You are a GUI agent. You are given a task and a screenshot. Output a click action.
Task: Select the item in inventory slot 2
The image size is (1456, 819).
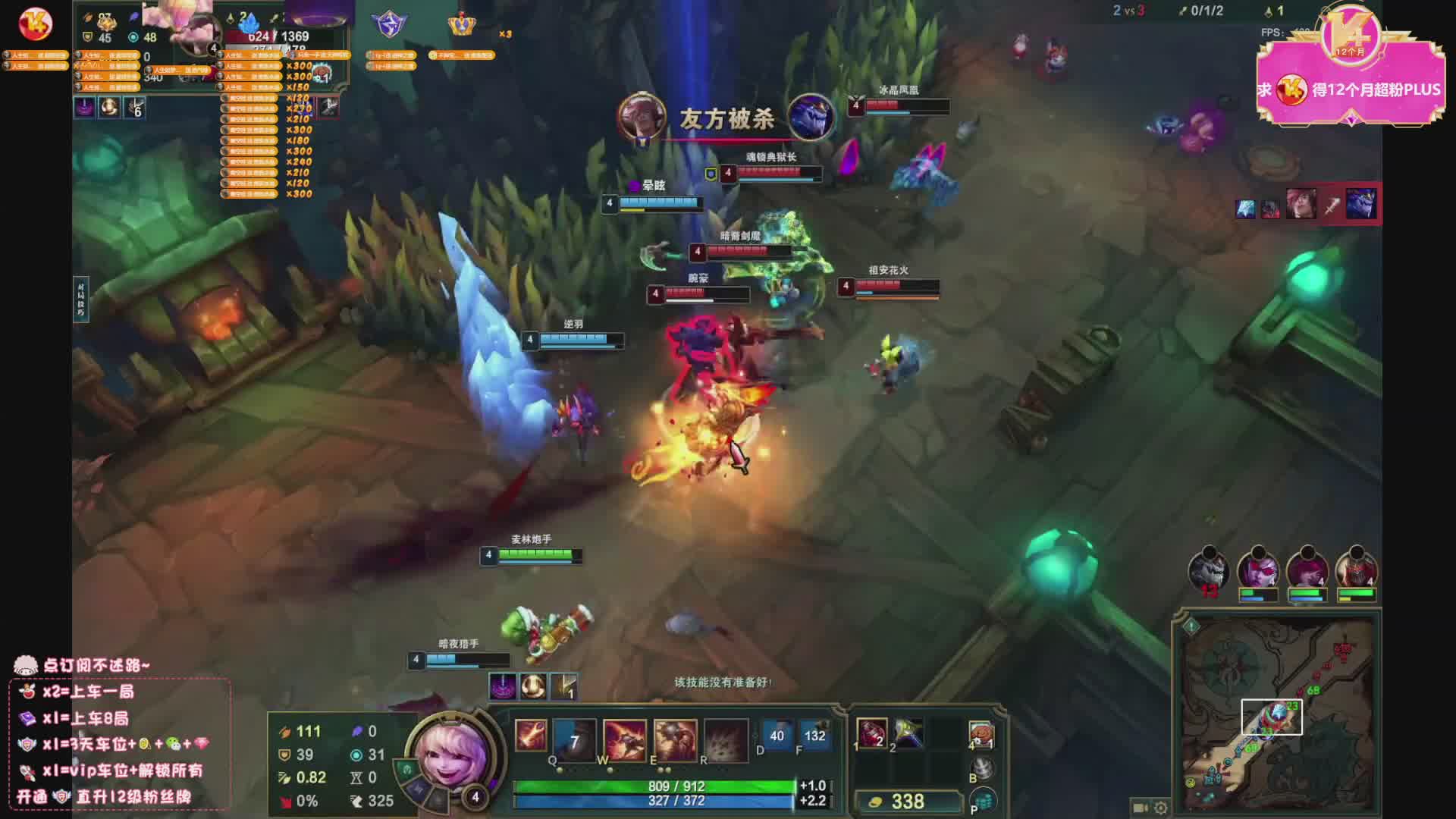tap(908, 733)
